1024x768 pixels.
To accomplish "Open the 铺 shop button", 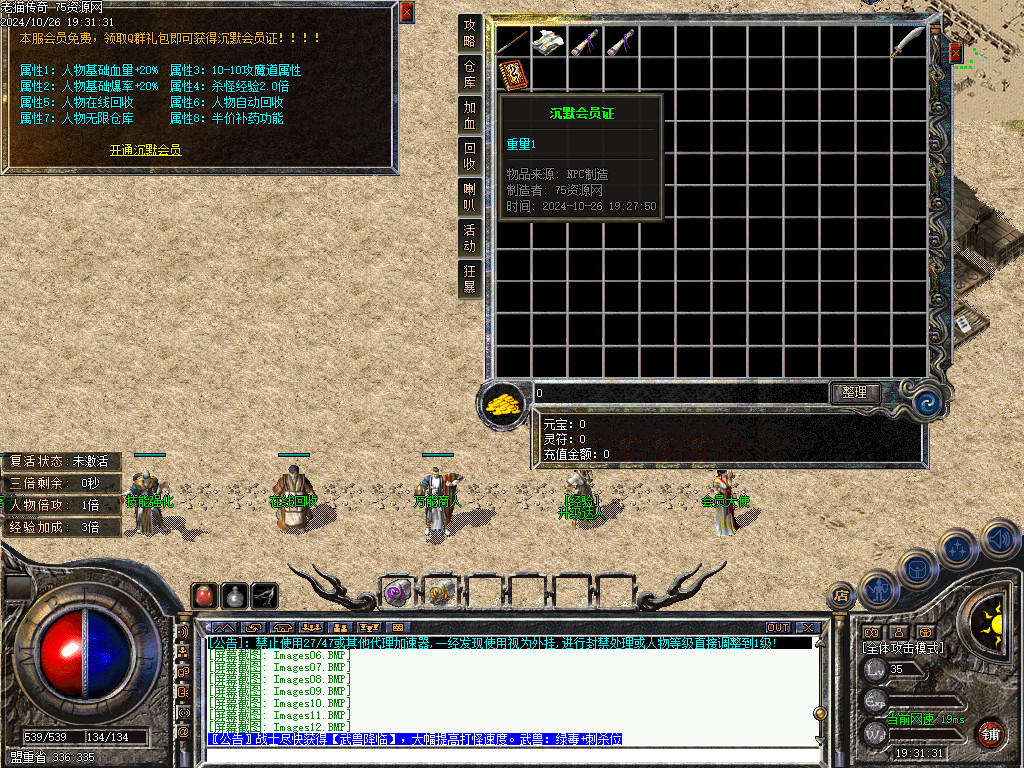I will tap(990, 732).
